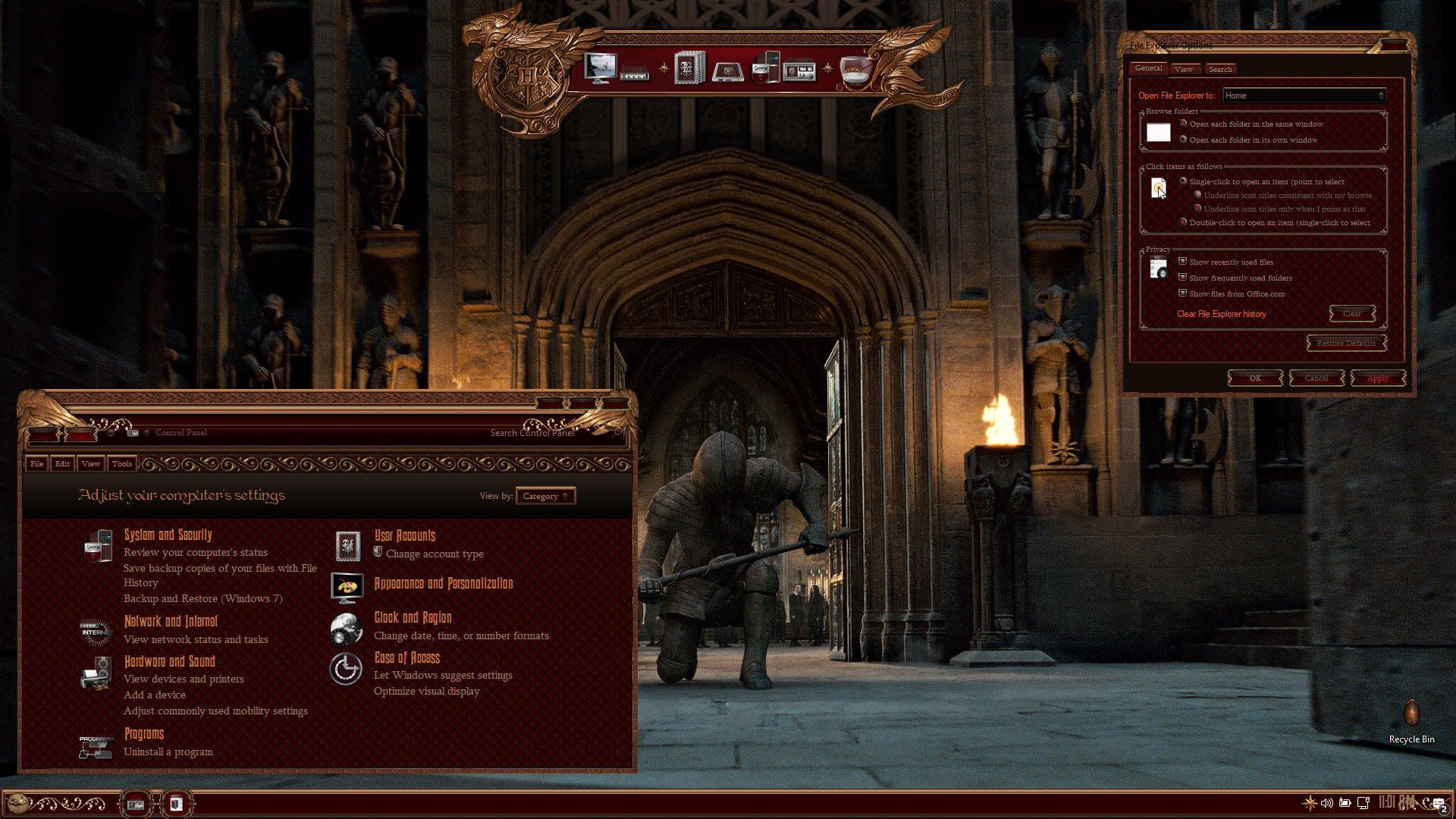Image resolution: width=1456 pixels, height=819 pixels.
Task: Clear File Explorer history with Clear button
Action: tap(1352, 314)
